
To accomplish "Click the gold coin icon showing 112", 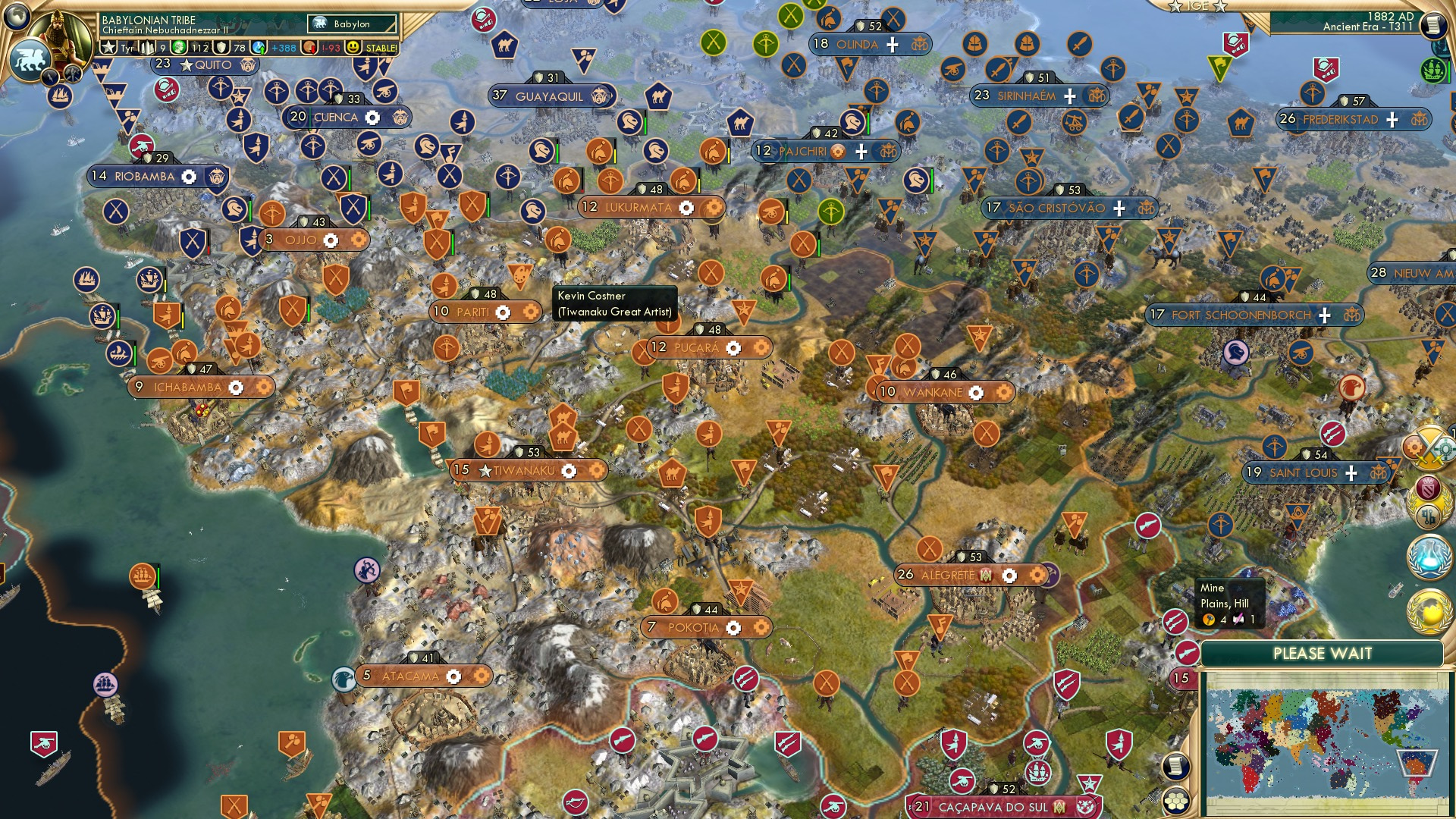I will tap(177, 46).
